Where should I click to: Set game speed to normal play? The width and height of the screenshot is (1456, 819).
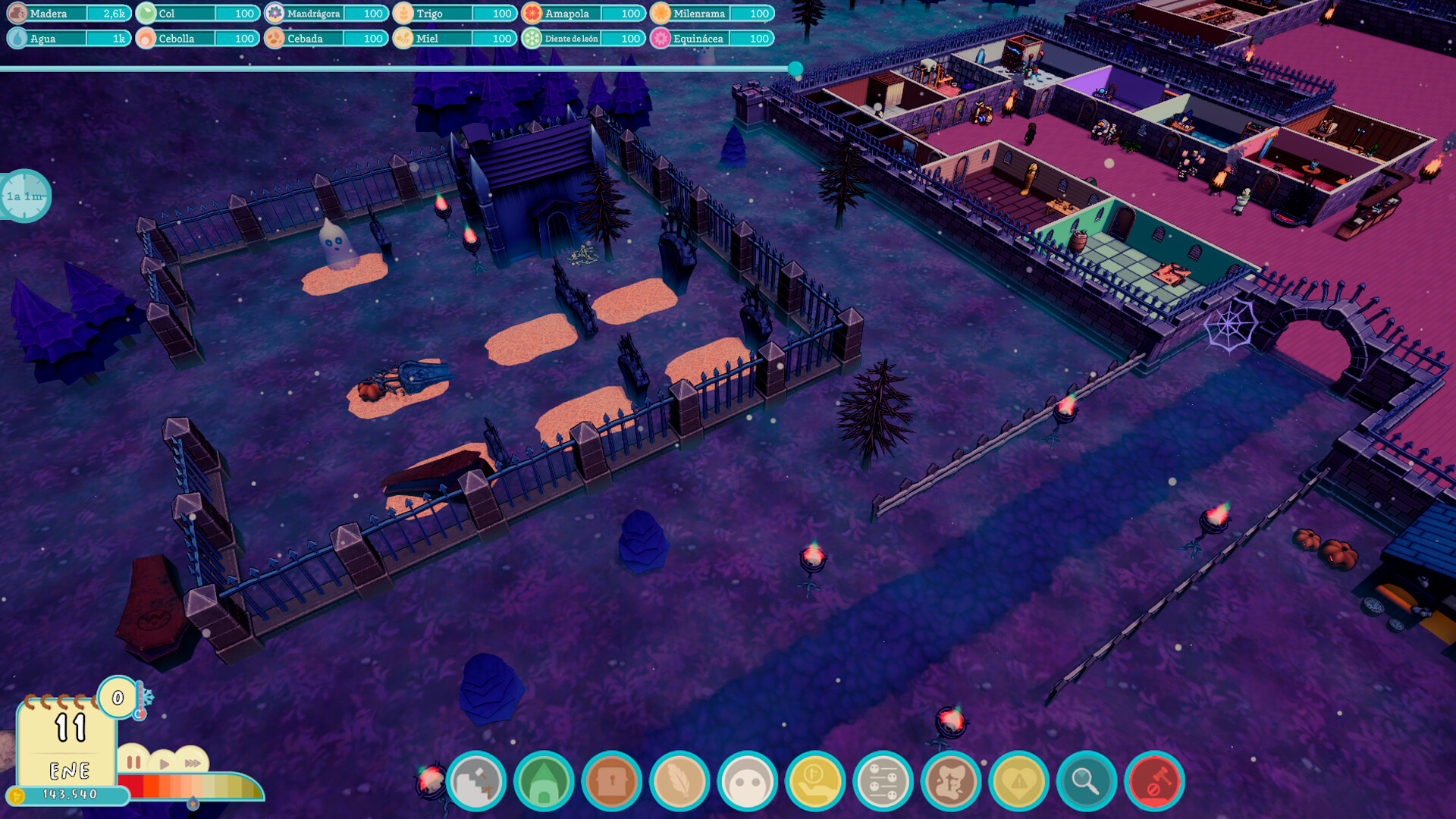tap(164, 763)
